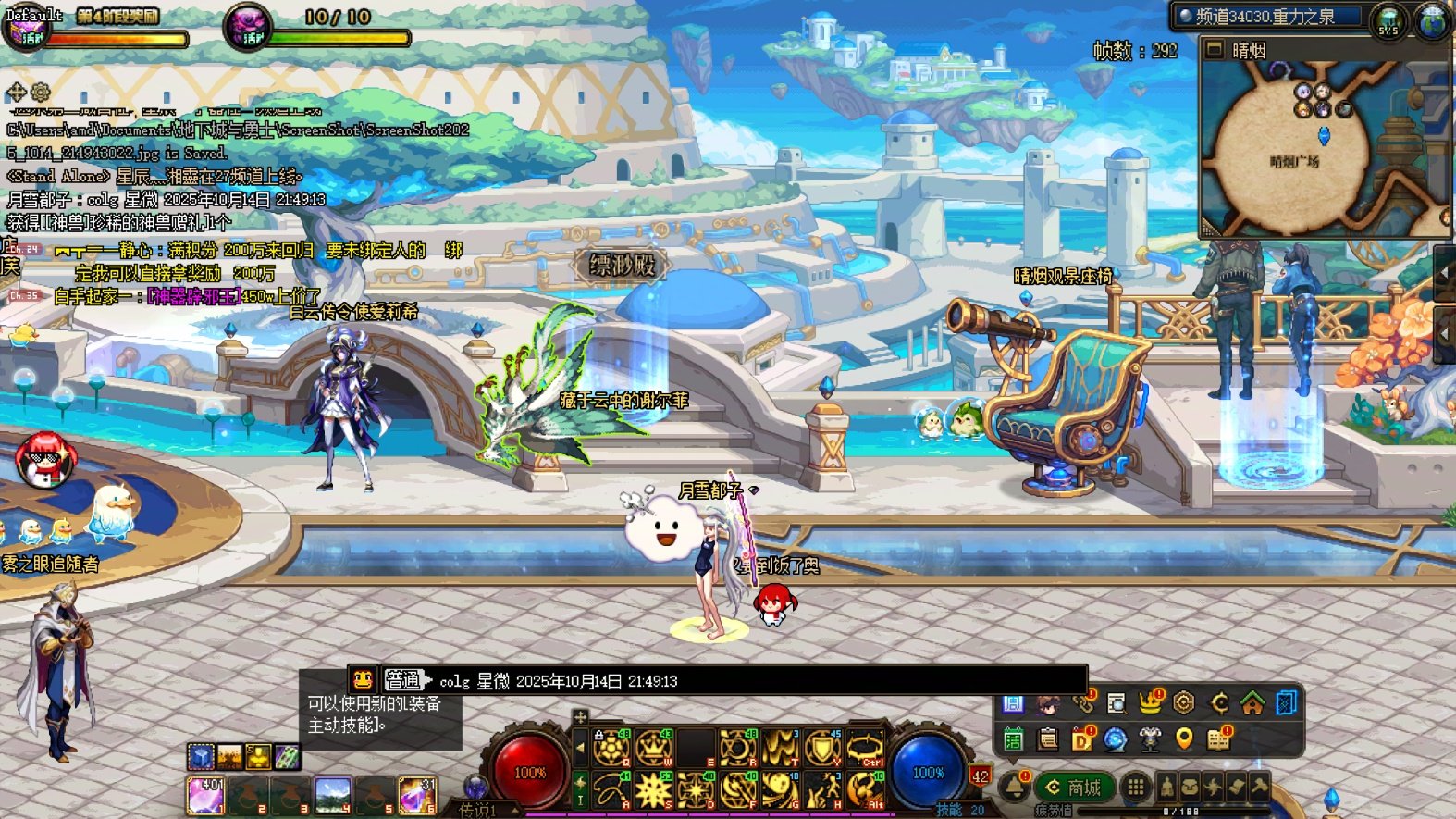This screenshot has width=1456, height=819.
Task: Click the notification bell icon
Action: (x=1015, y=787)
